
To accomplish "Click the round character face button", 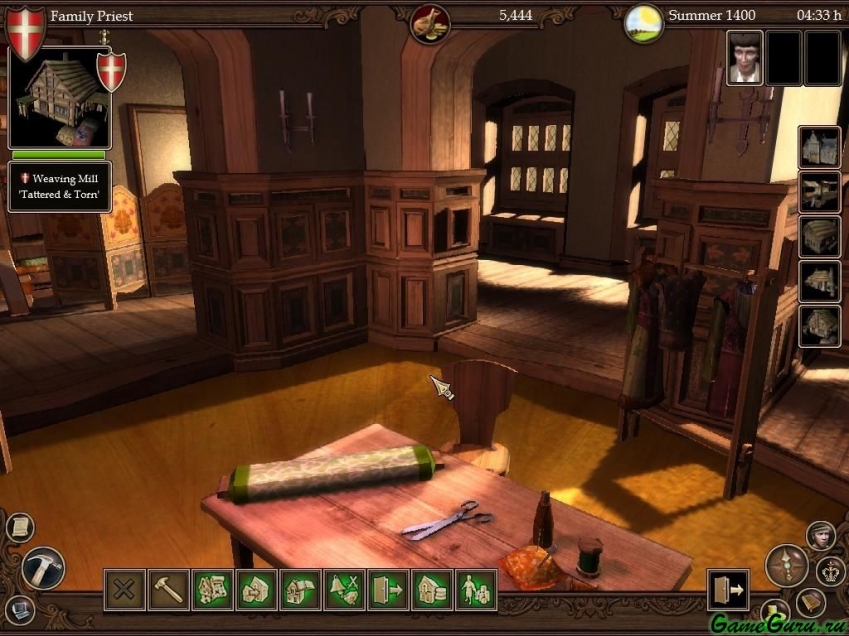I will pos(821,536).
